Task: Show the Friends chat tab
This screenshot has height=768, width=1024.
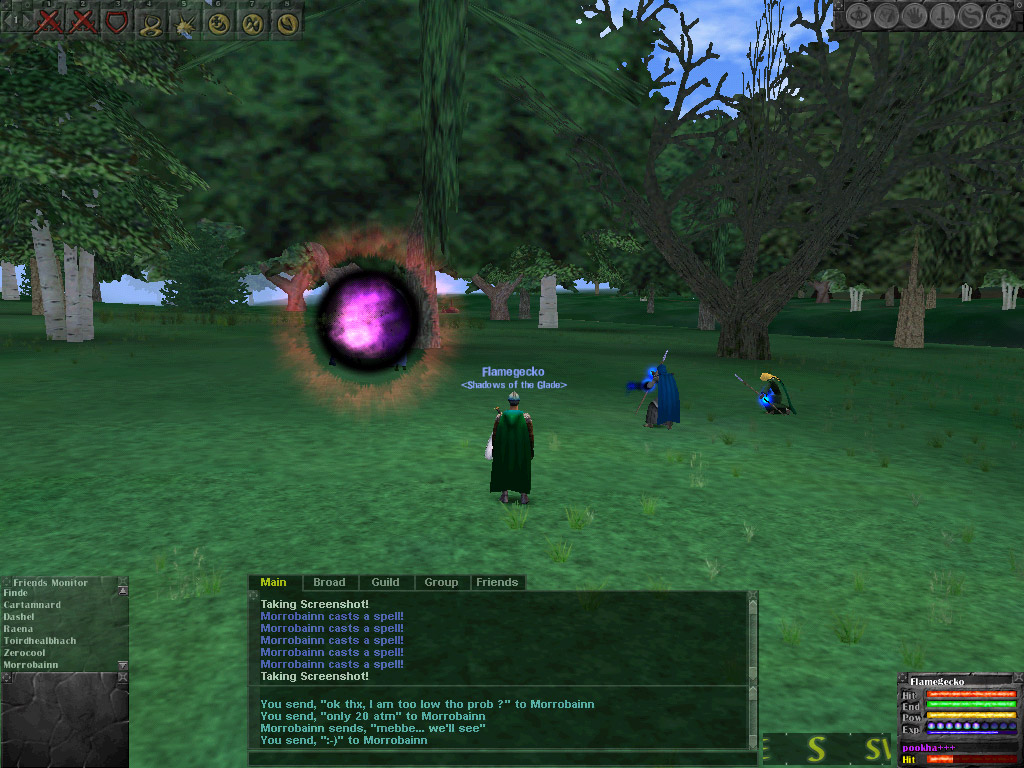Action: pos(497,582)
